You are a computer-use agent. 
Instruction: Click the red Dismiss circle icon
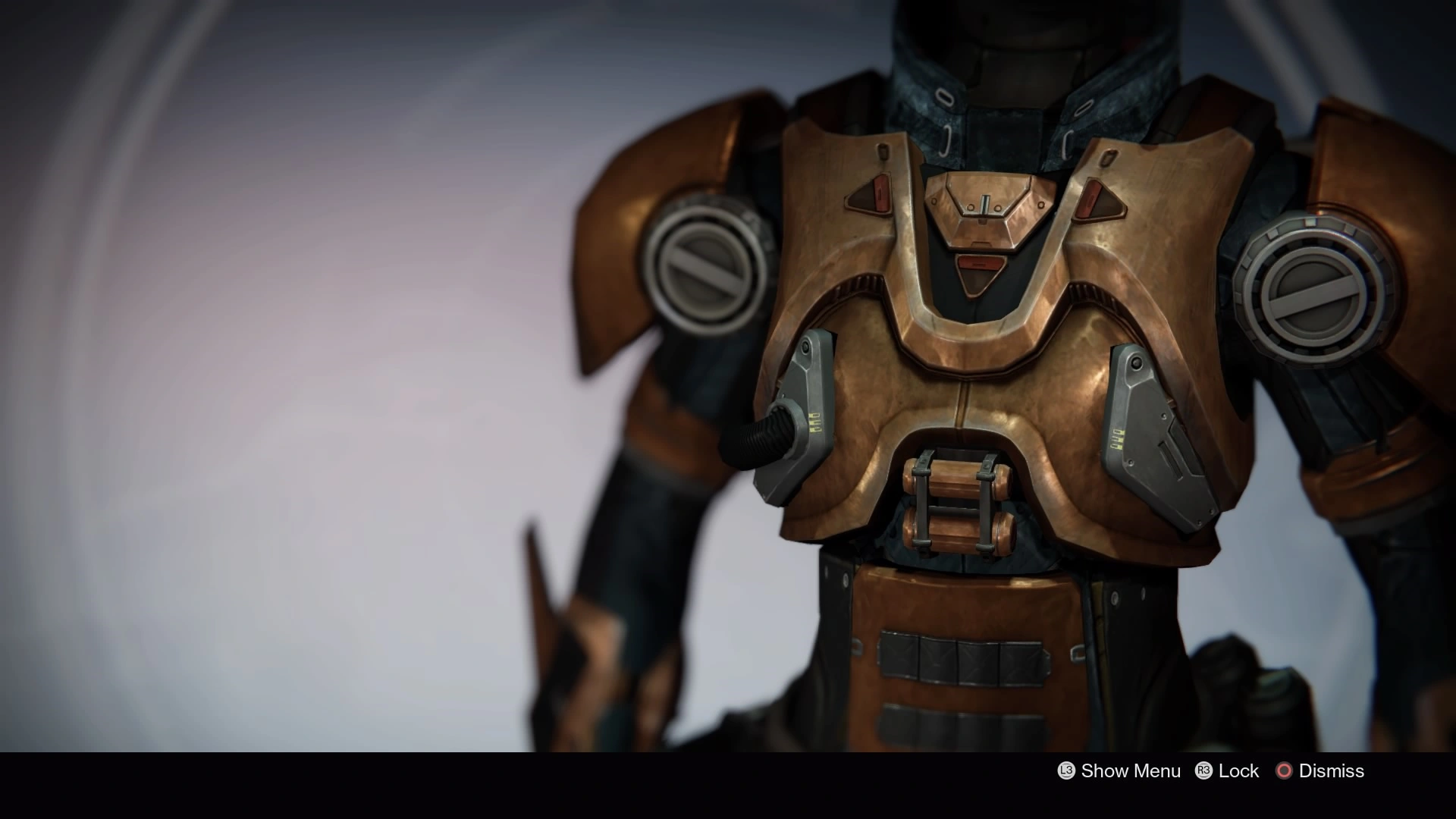click(x=1285, y=770)
